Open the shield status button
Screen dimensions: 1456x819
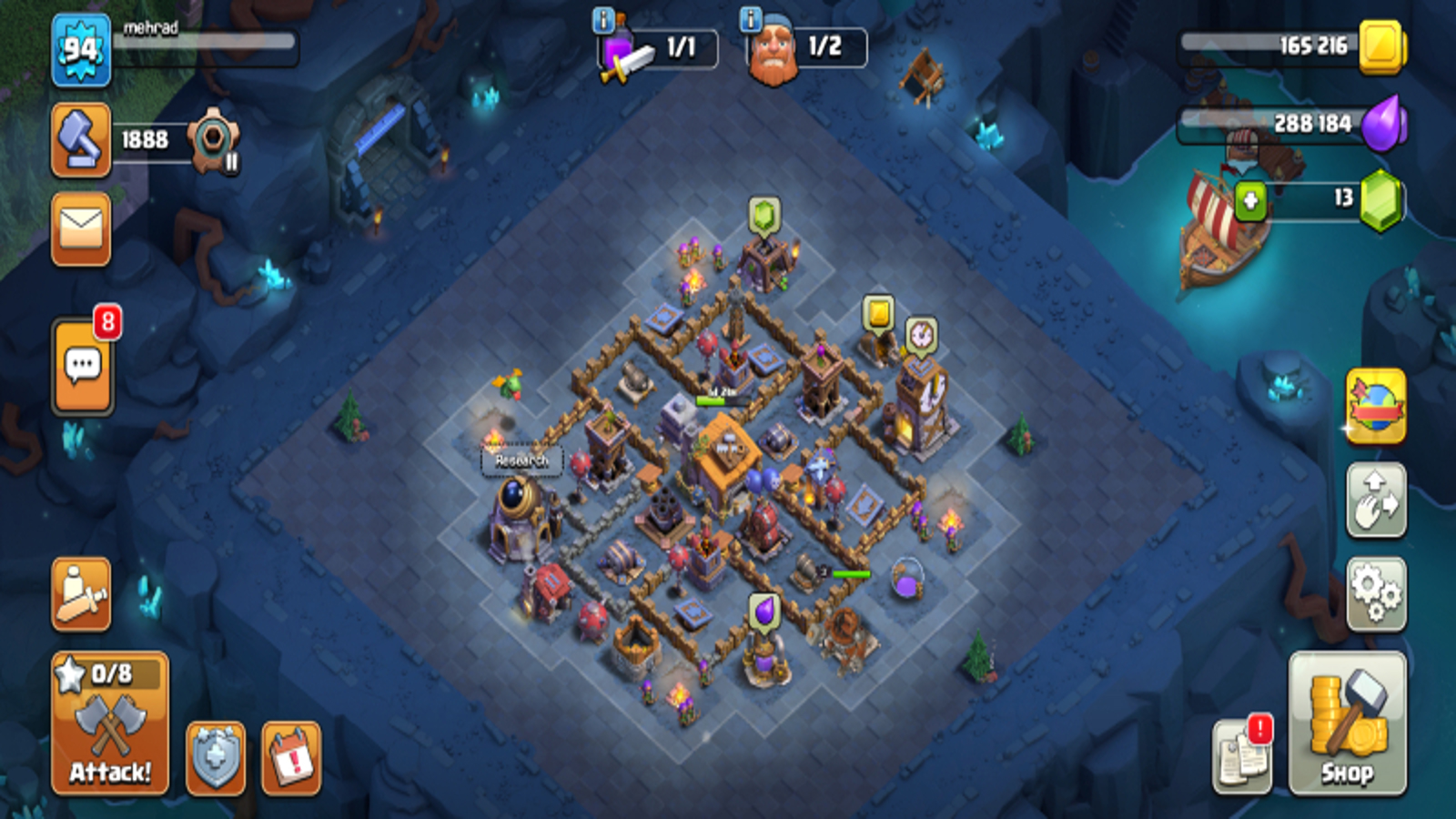(216, 758)
